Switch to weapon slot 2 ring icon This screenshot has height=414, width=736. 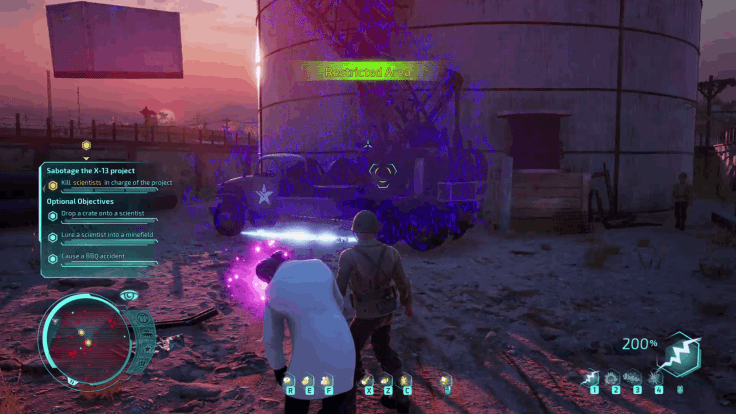click(x=614, y=378)
